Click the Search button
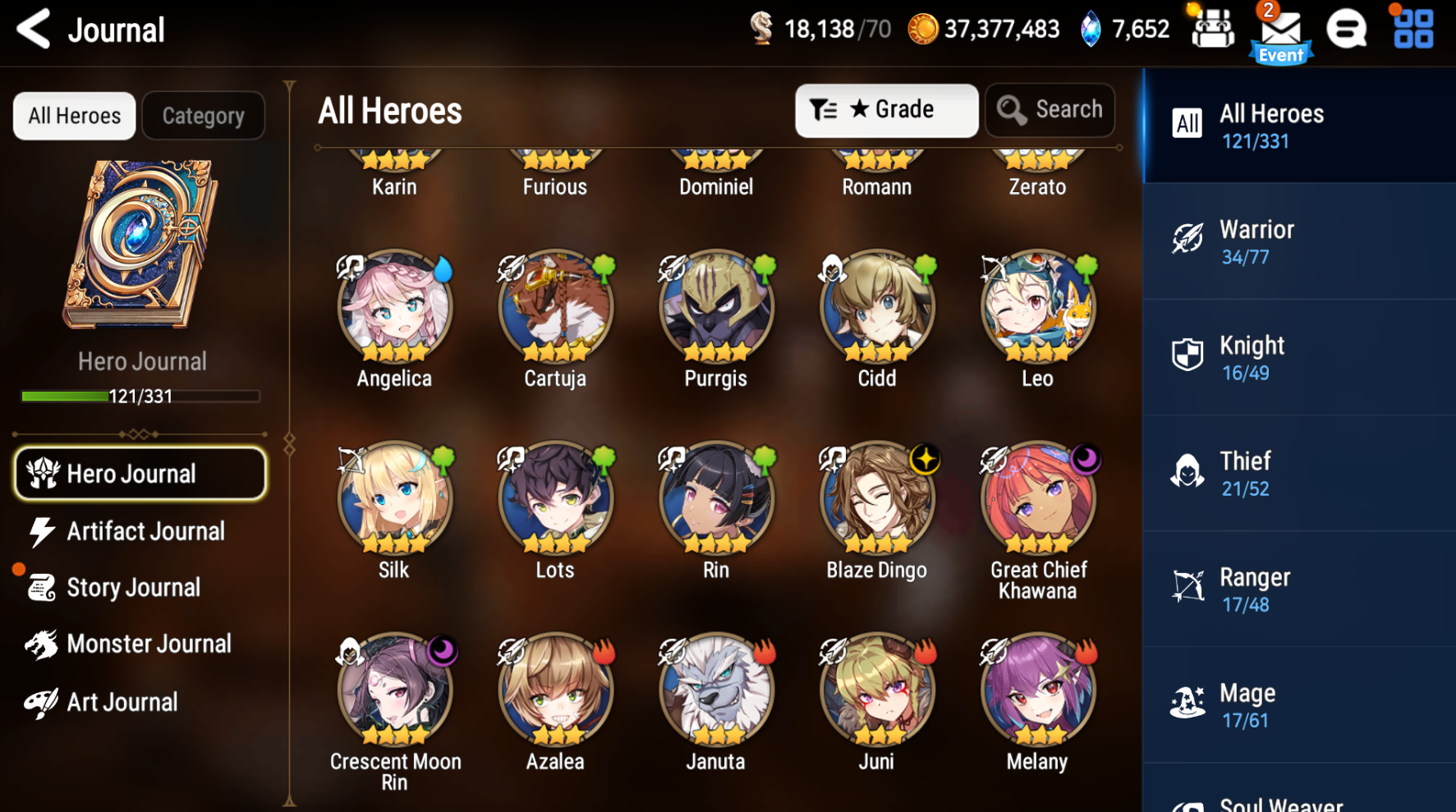Image resolution: width=1456 pixels, height=812 pixels. click(1050, 109)
